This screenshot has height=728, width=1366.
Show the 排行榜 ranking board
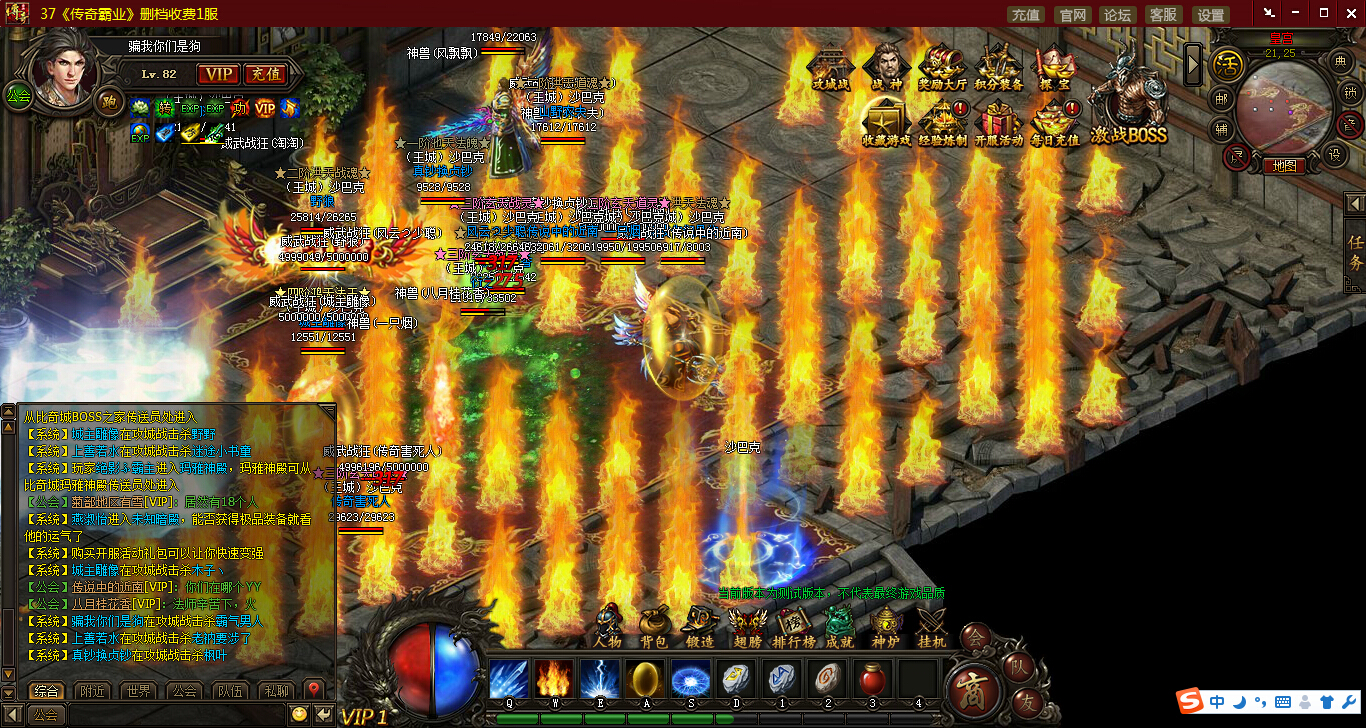(793, 627)
